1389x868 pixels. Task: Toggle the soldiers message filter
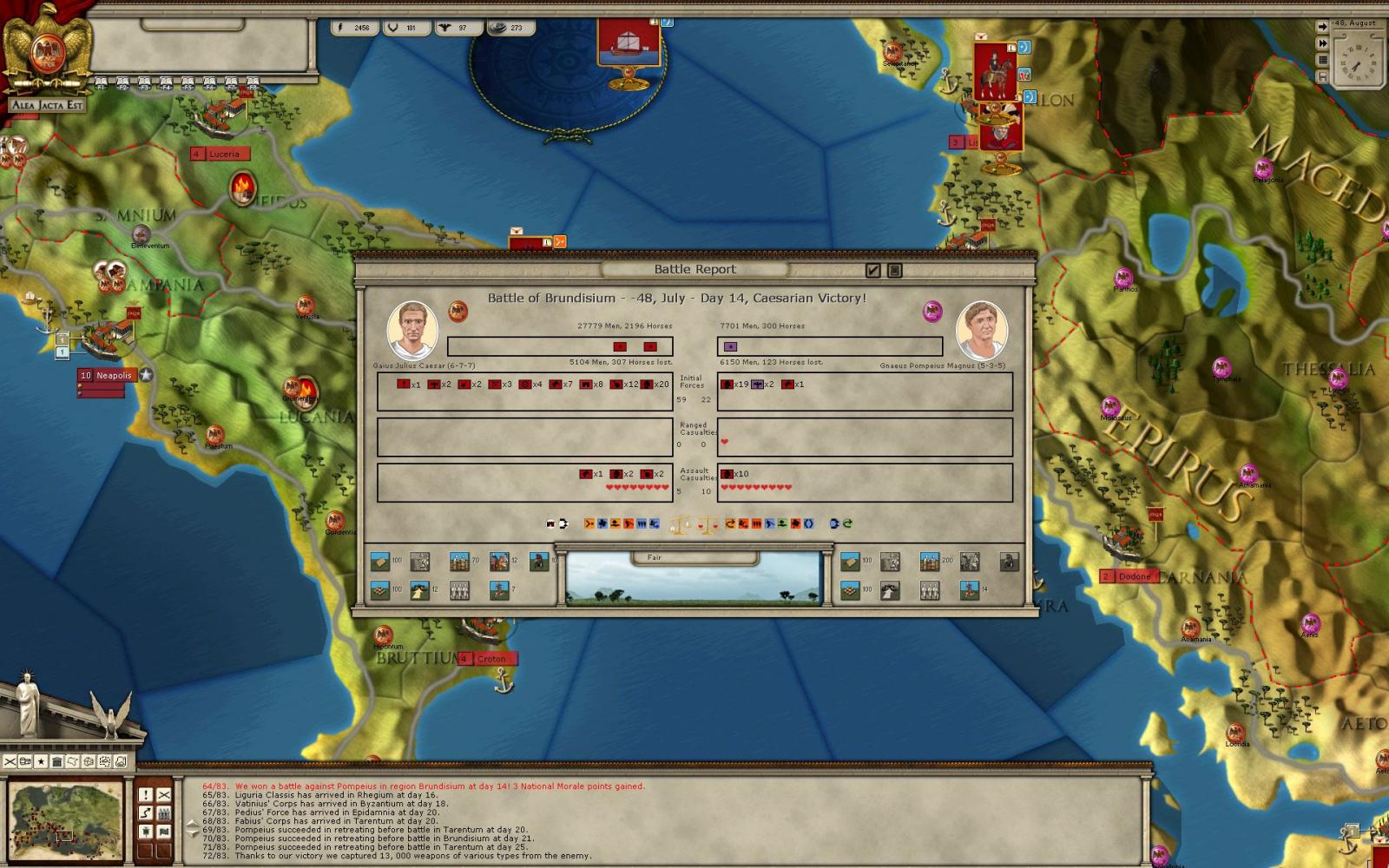164,813
